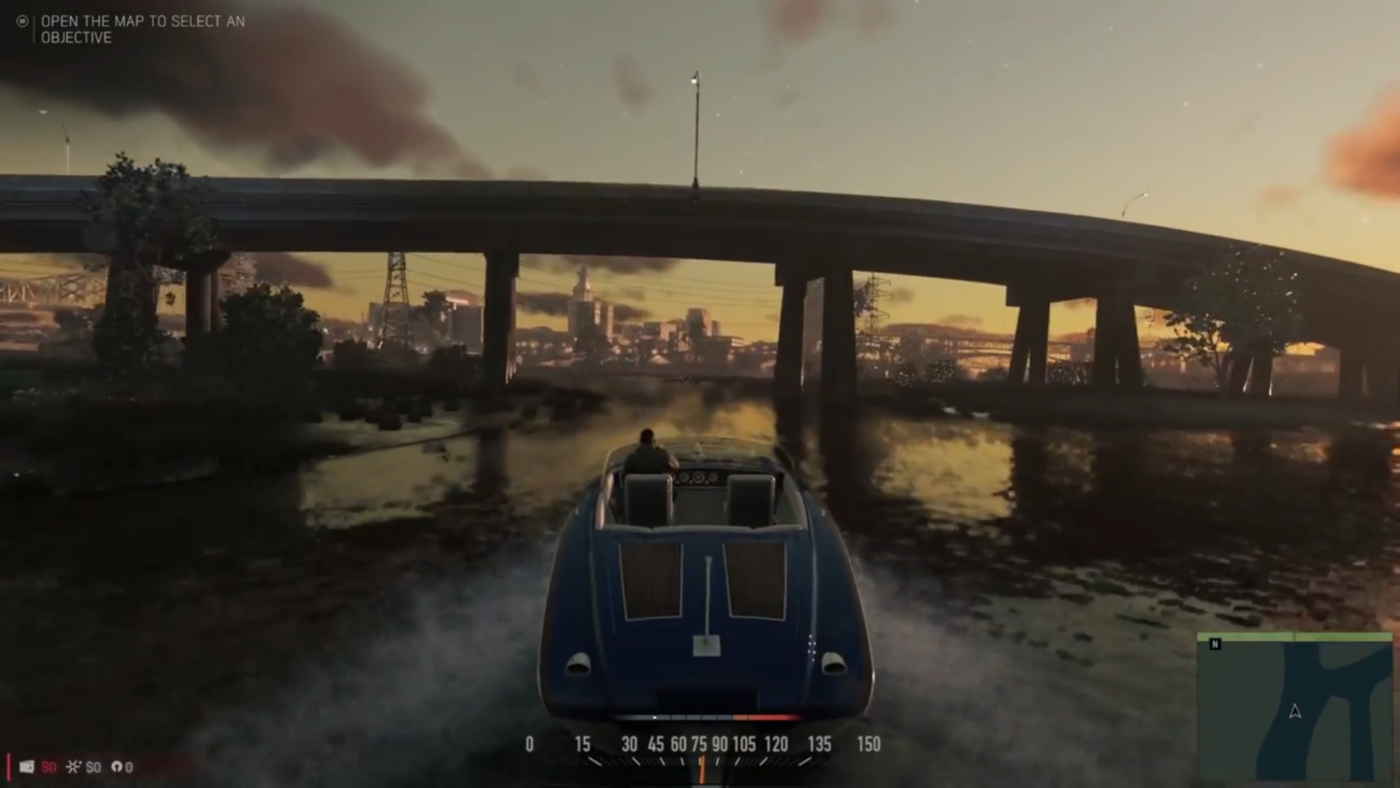This screenshot has width=1400, height=788.
Task: Click the red vertical bar beside the money HUD
Action: tap(9, 766)
